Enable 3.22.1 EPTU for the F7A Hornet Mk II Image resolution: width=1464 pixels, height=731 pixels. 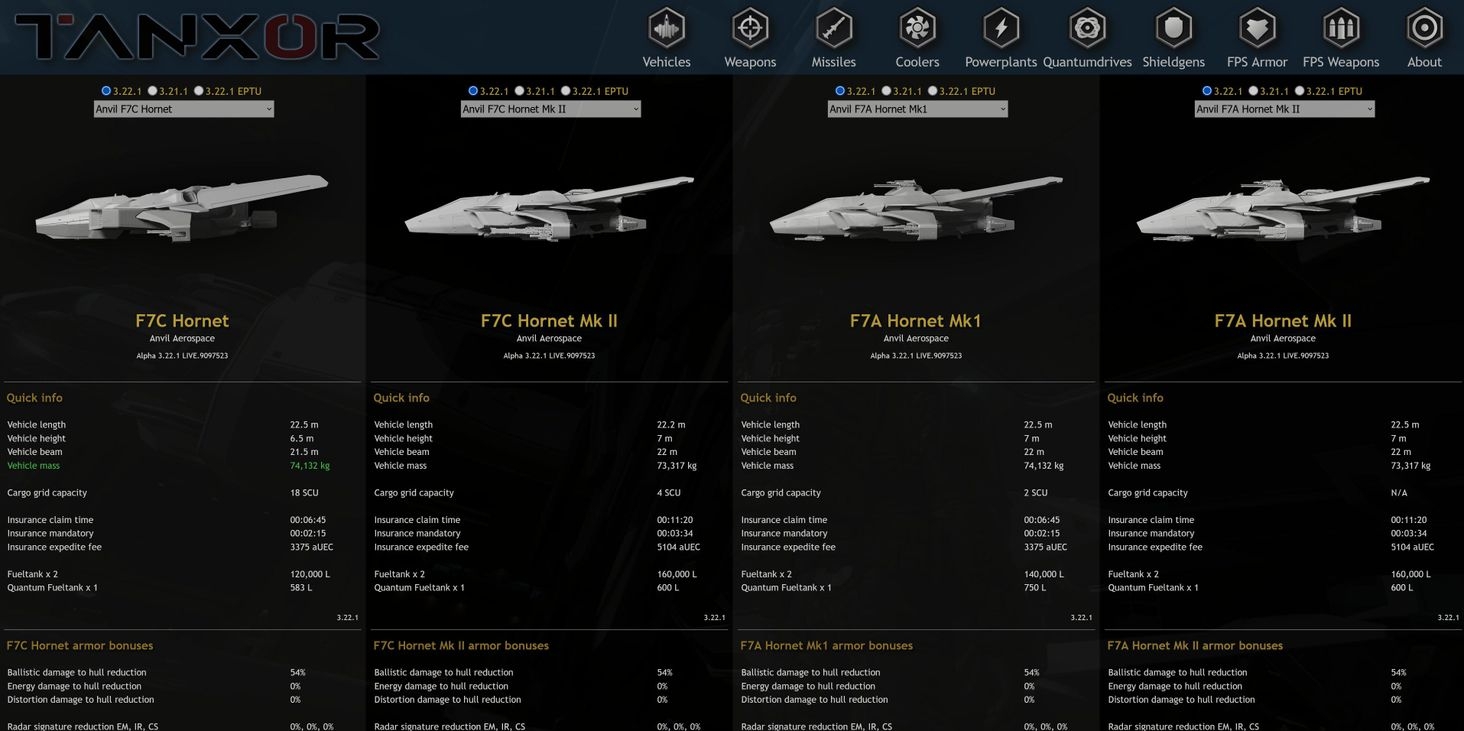point(1300,90)
